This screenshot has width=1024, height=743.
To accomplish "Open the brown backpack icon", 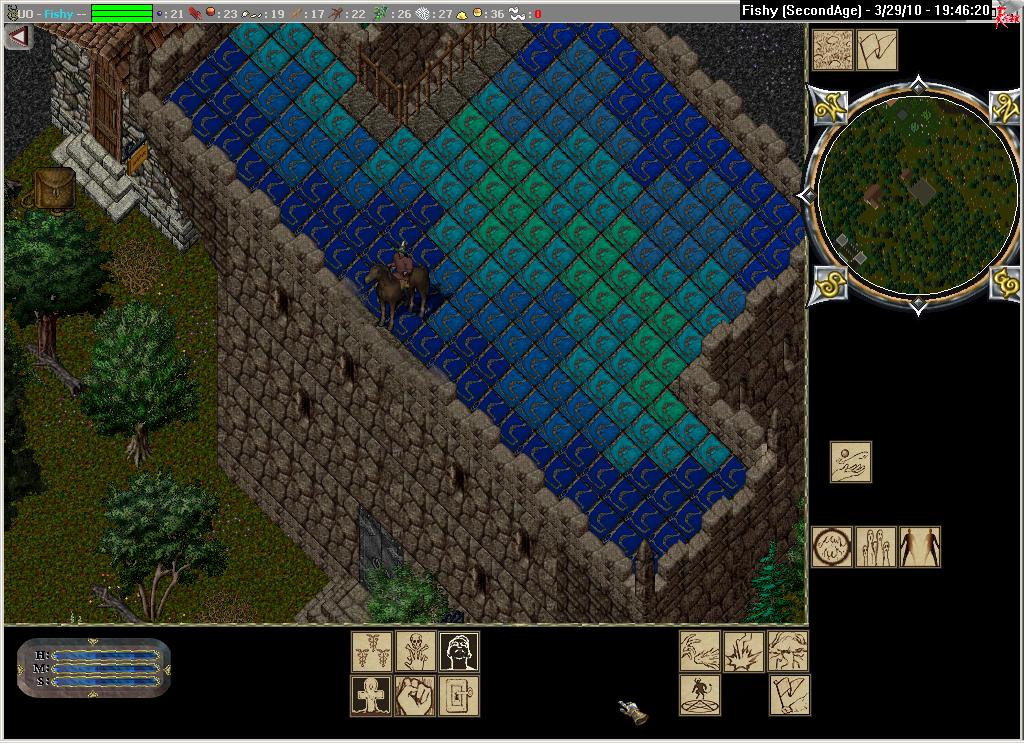I will click(55, 188).
